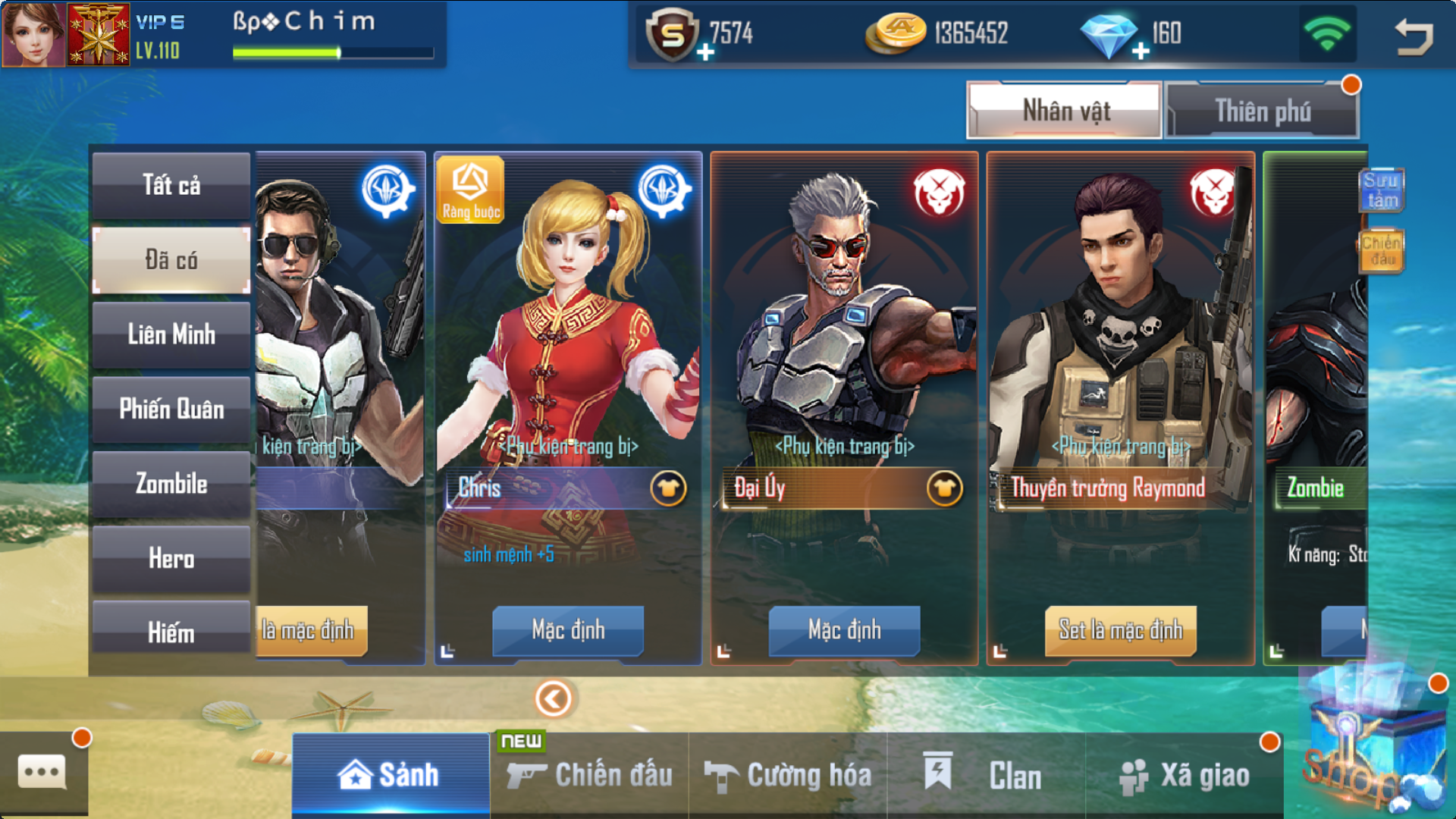Show the Hiếm category
The width and height of the screenshot is (1456, 819).
[171, 631]
